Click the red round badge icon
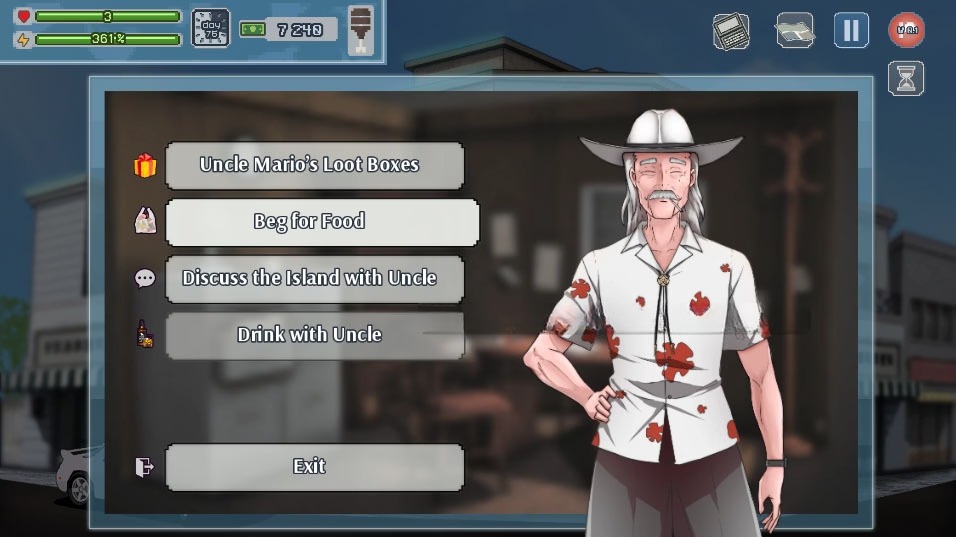 point(906,30)
